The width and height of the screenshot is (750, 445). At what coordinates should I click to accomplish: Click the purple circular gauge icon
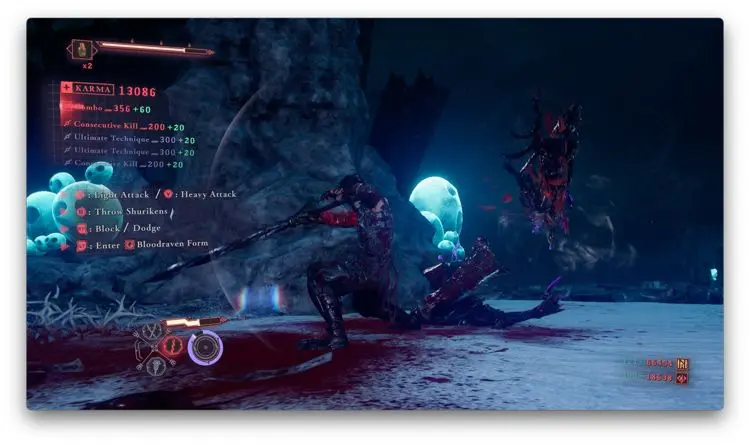click(205, 347)
